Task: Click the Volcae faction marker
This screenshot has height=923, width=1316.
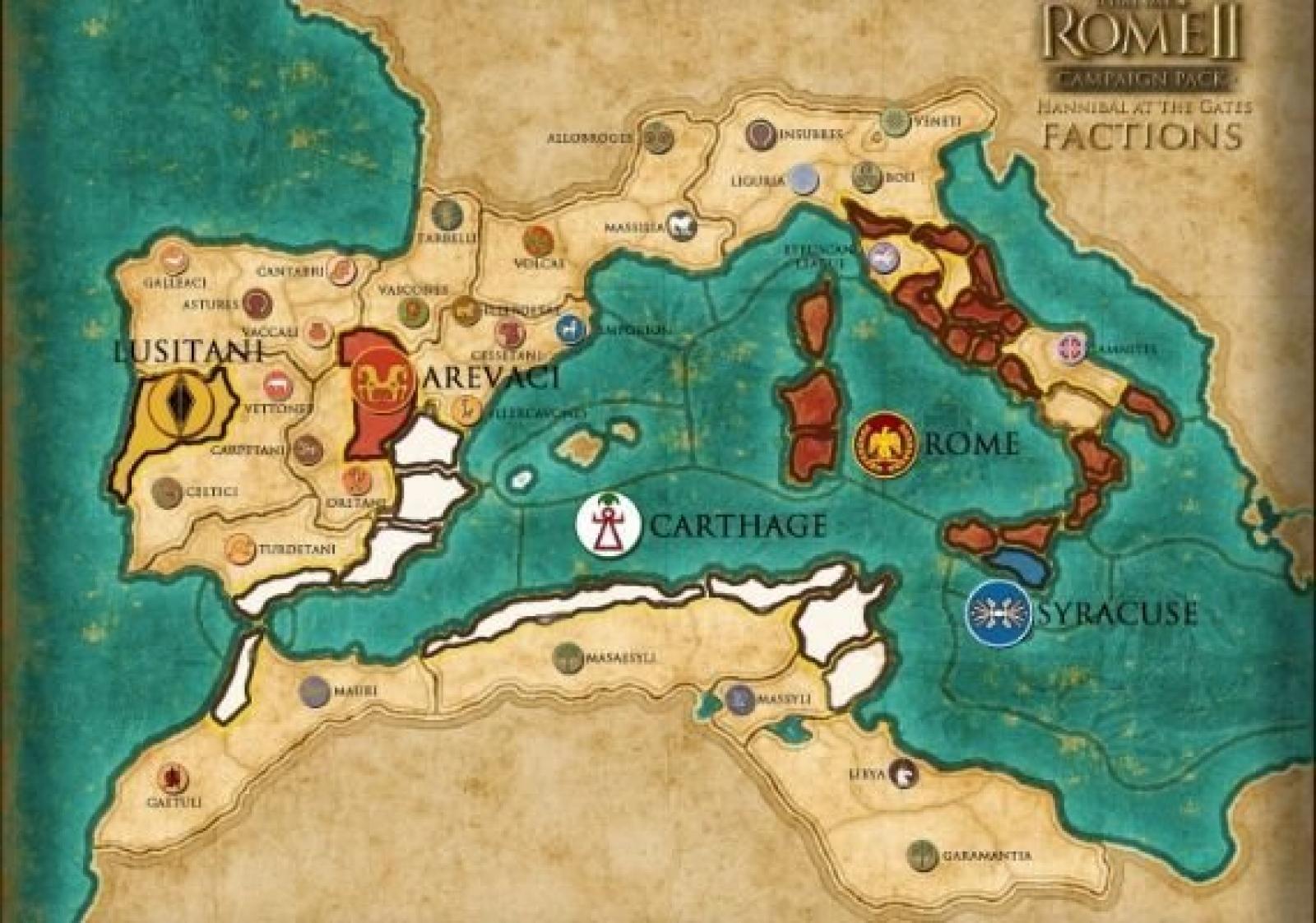Action: 538,241
